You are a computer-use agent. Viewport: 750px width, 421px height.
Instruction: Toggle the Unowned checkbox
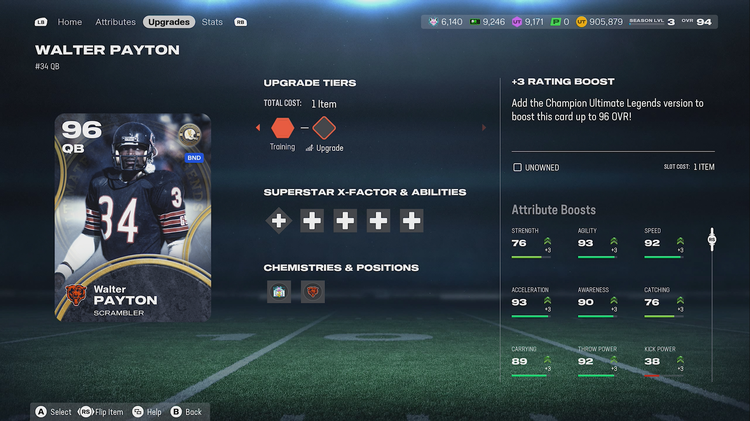pos(517,167)
